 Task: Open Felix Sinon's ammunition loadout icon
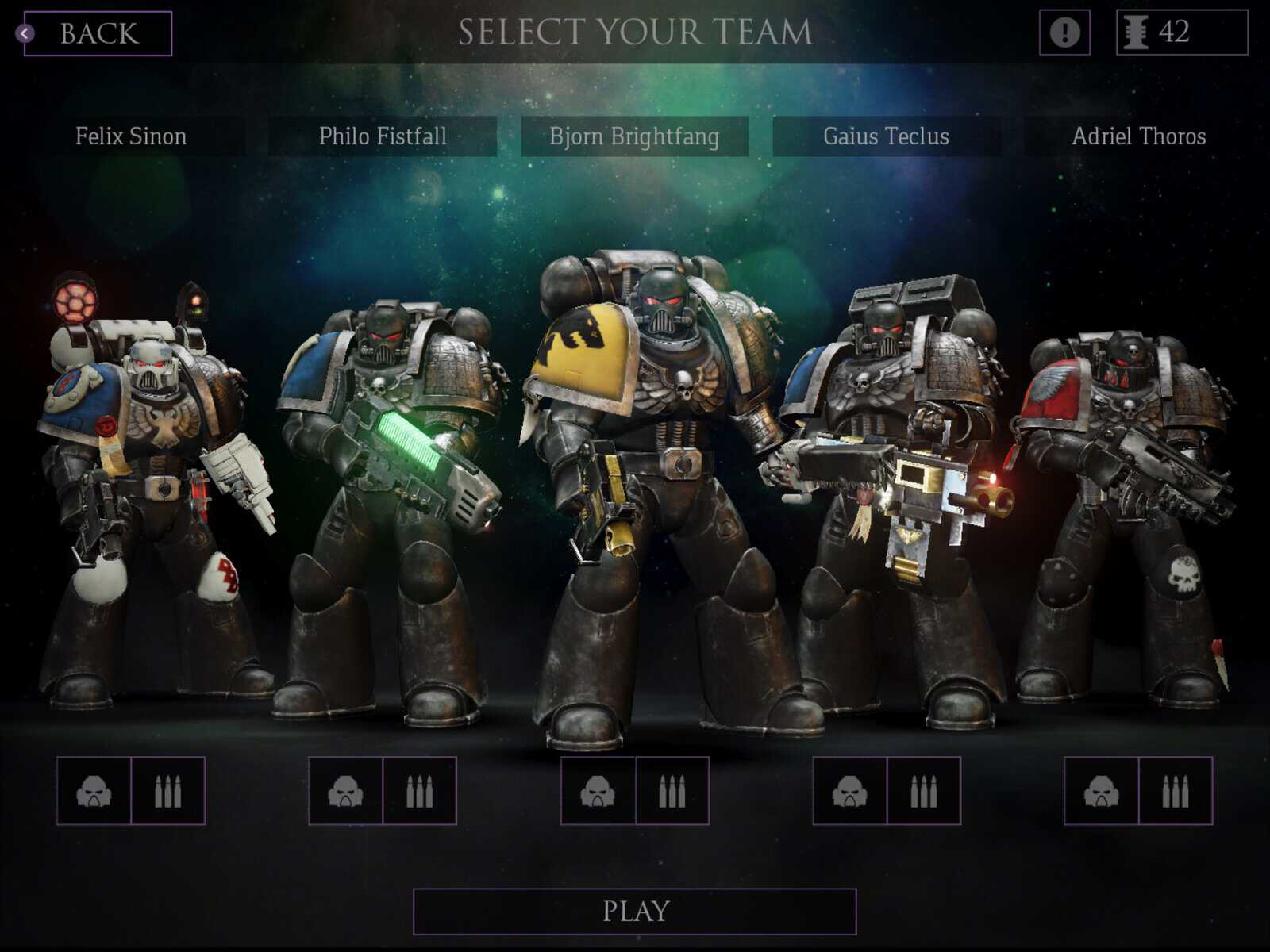pyautogui.click(x=167, y=793)
